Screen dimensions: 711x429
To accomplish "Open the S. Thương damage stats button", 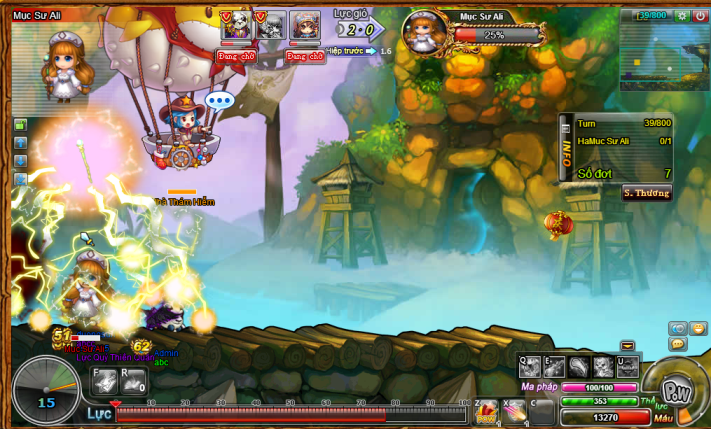I will click(x=646, y=193).
